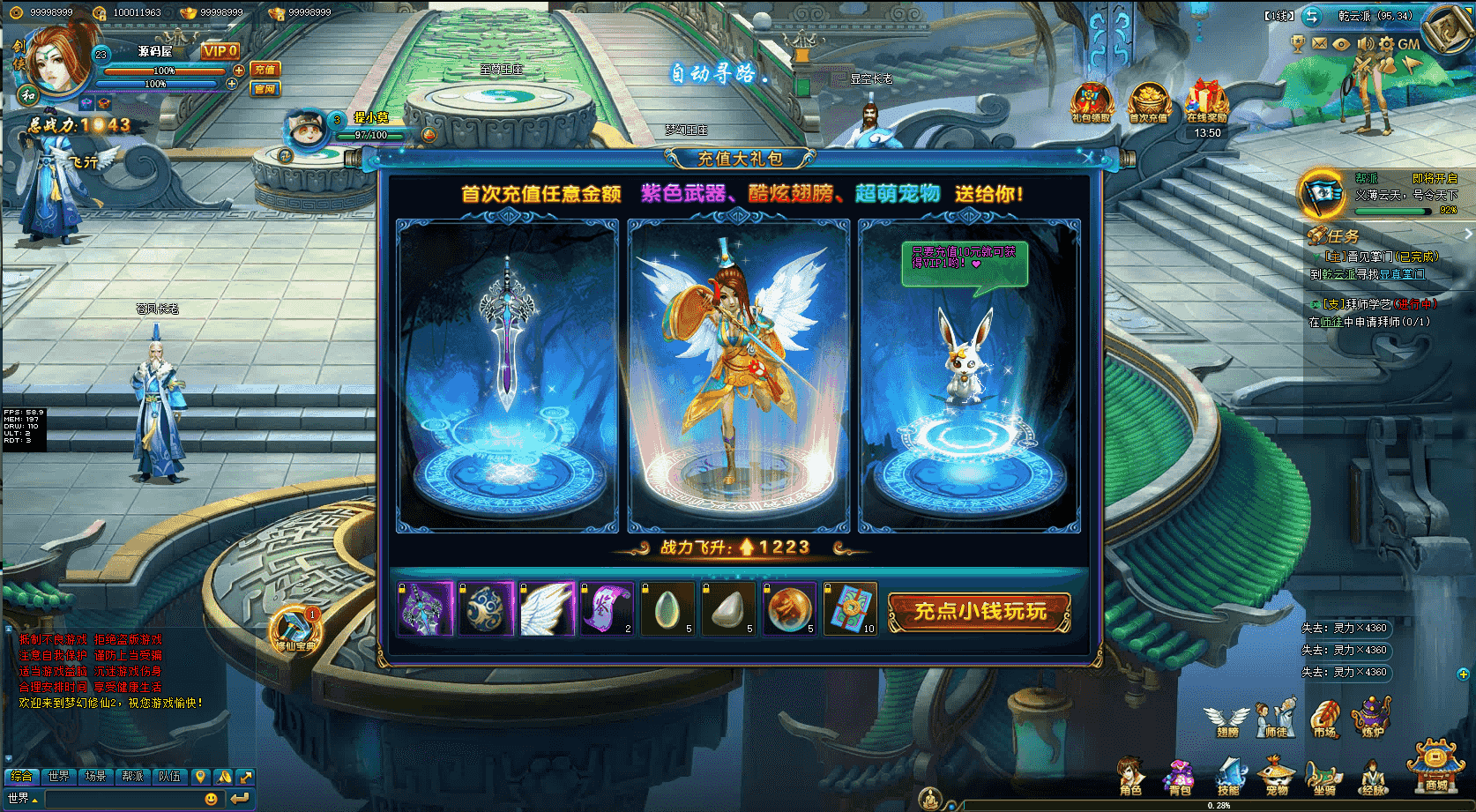Toggle game sound with the speaker icon

click(x=1367, y=44)
